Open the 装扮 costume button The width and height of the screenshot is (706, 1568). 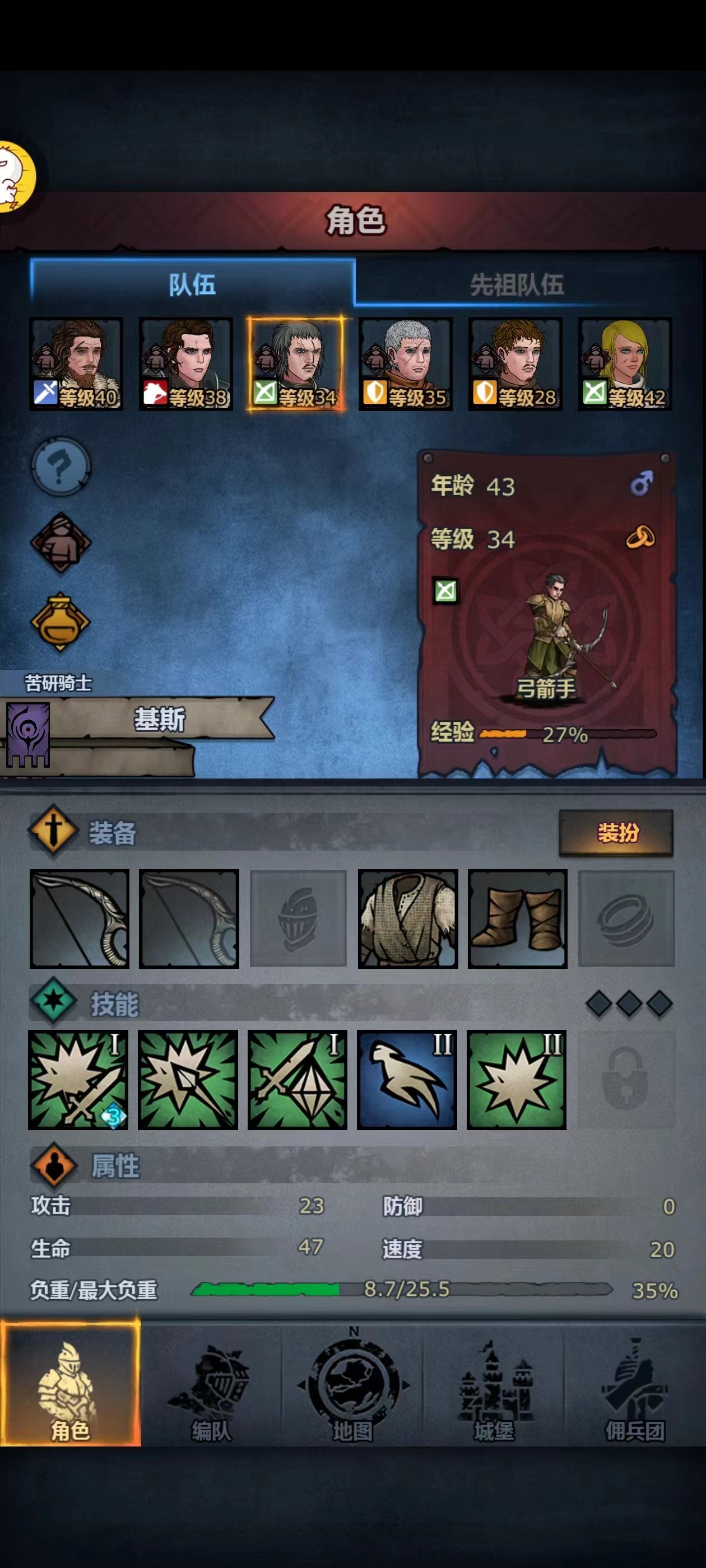616,832
